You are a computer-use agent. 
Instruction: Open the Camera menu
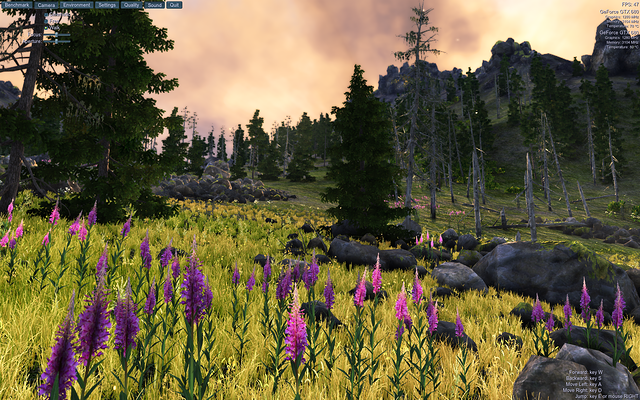(x=46, y=5)
